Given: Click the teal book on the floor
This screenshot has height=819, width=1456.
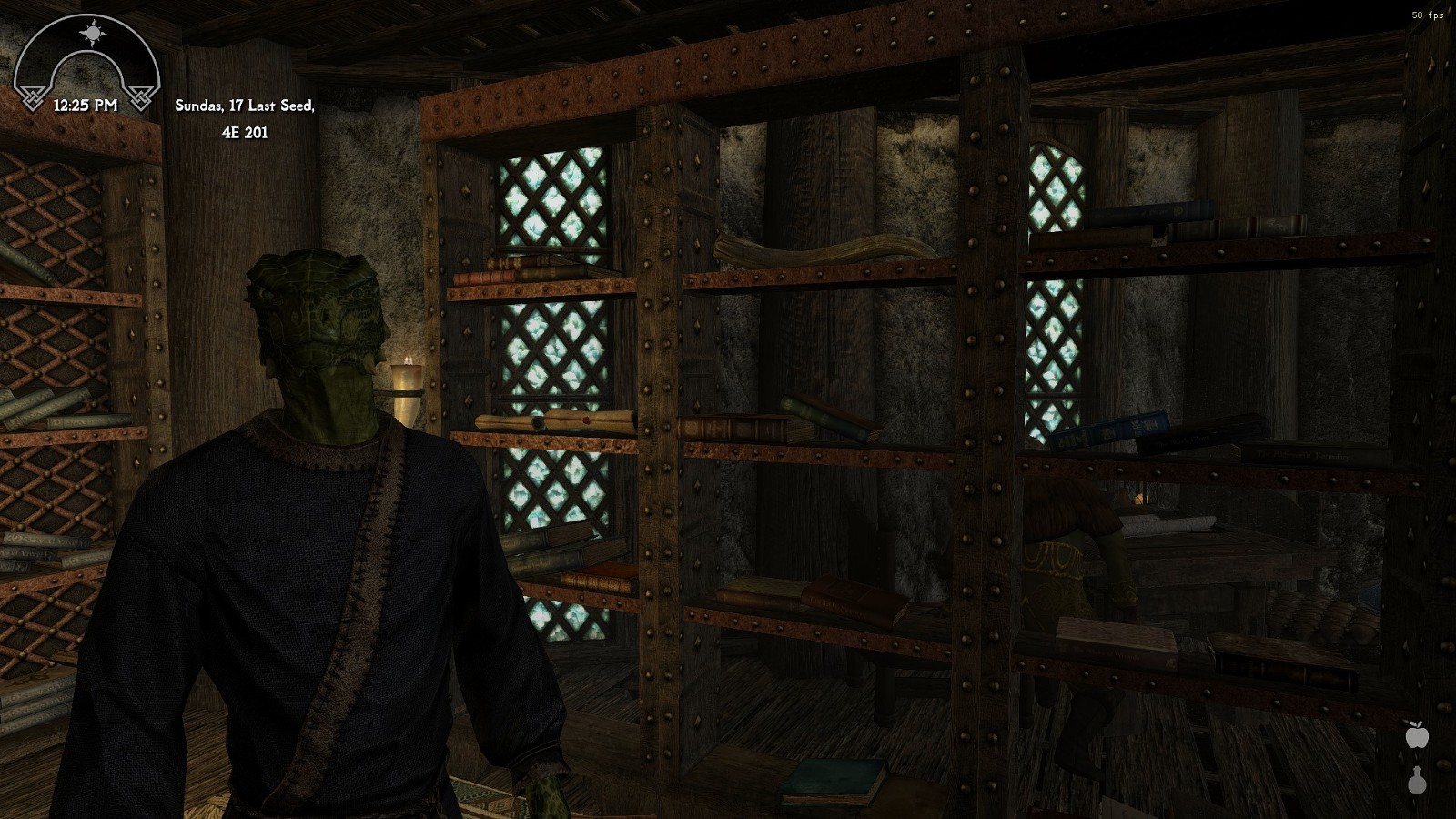Looking at the screenshot, I should coord(833,779).
